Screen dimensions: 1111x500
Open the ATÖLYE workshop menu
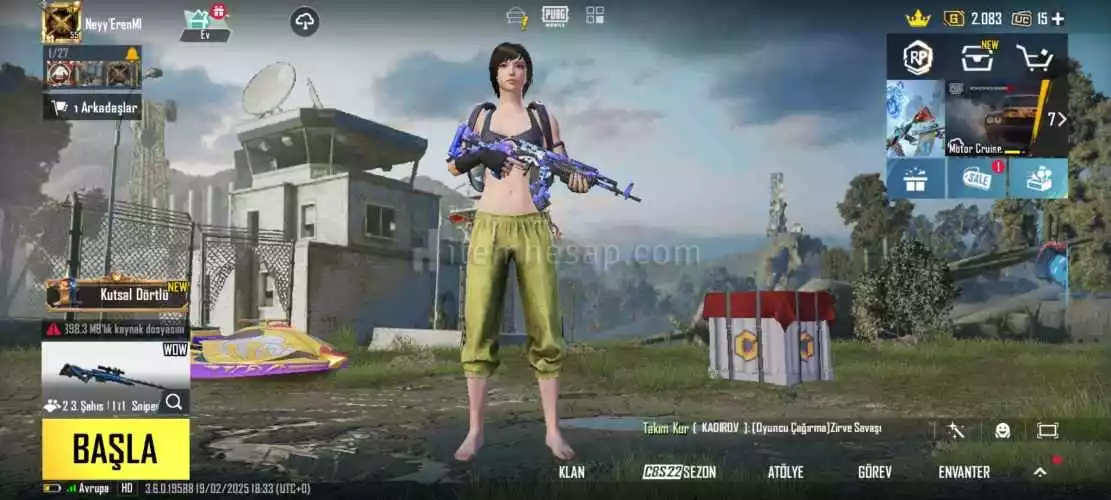click(x=785, y=472)
